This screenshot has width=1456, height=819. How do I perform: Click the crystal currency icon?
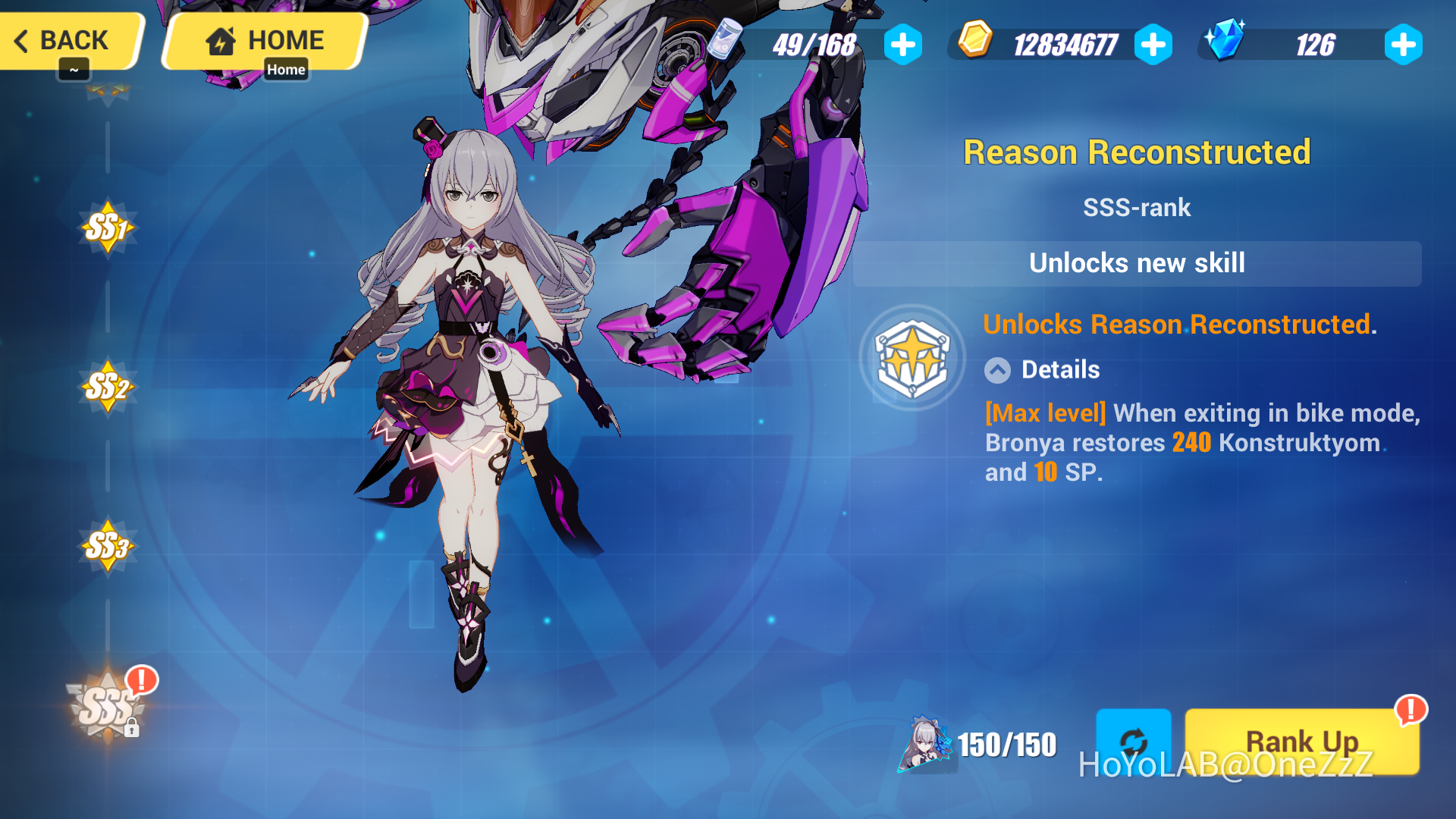[x=1226, y=43]
